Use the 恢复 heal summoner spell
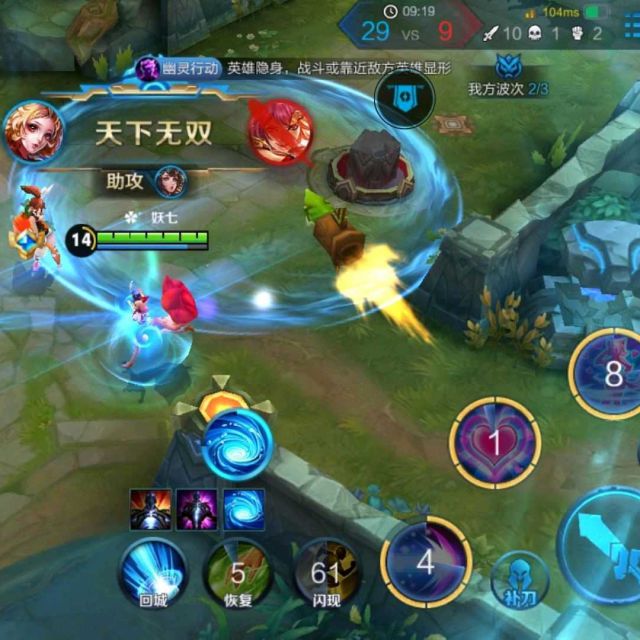This screenshot has height=640, width=640. pyautogui.click(x=238, y=572)
